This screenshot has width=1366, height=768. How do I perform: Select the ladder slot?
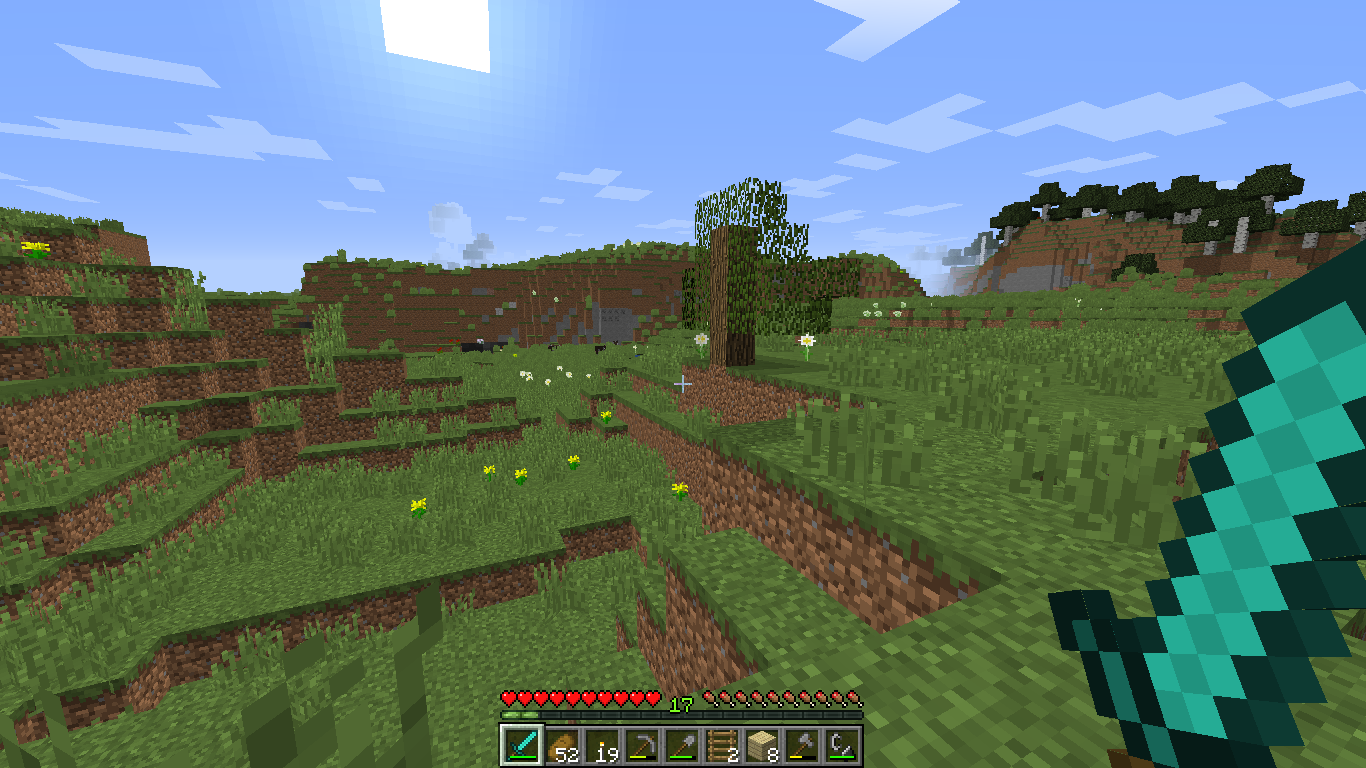pyautogui.click(x=721, y=745)
